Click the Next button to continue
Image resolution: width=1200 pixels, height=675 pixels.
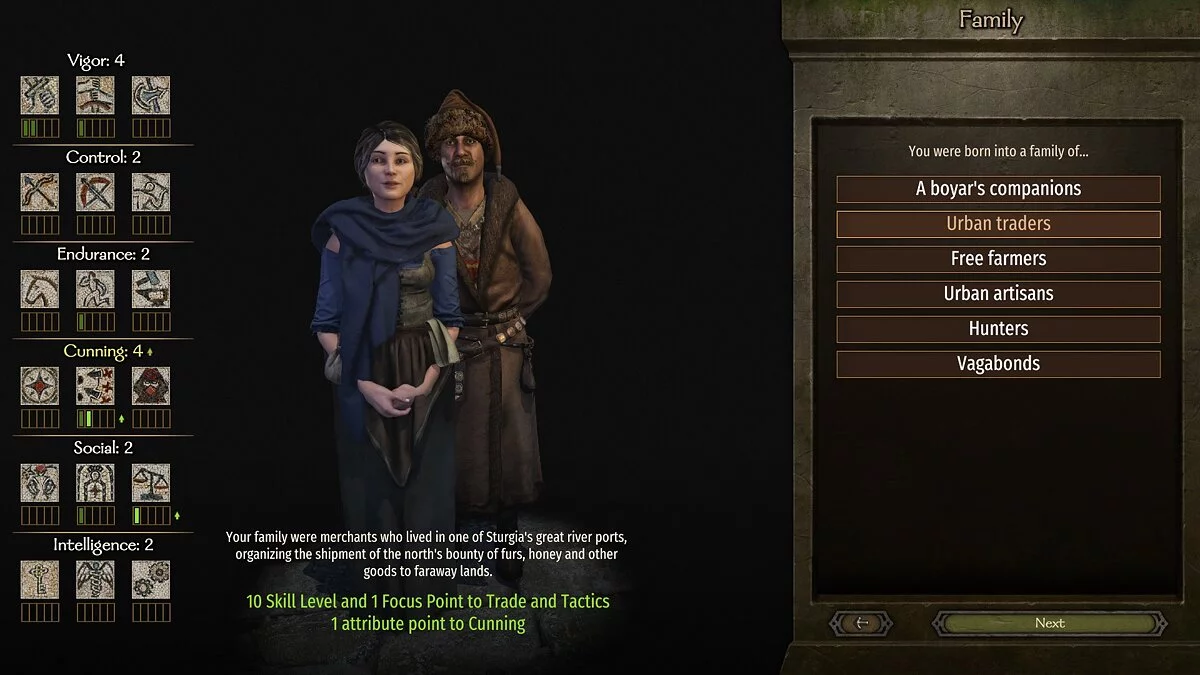(1049, 623)
